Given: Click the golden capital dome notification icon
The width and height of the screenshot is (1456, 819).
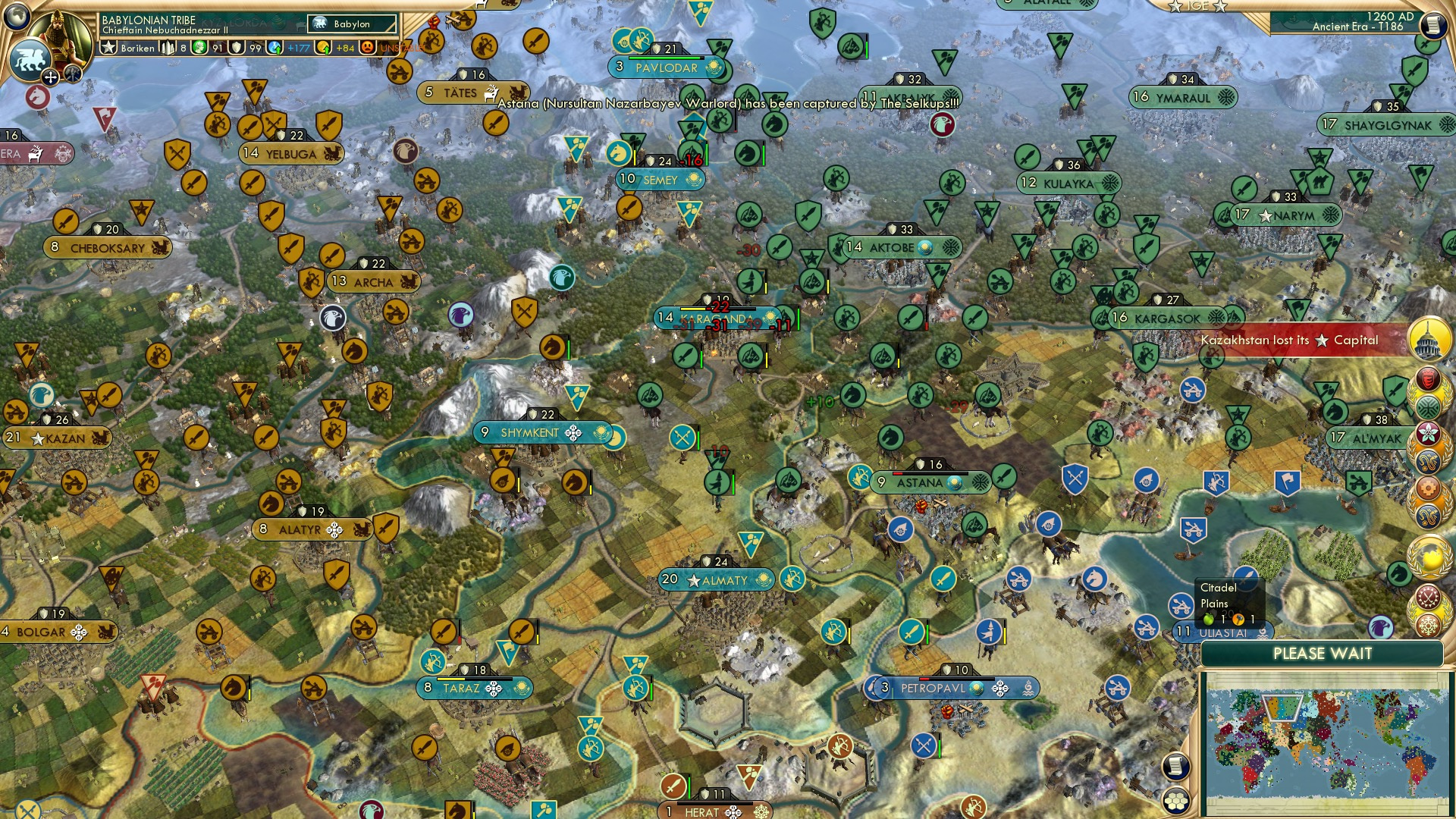Looking at the screenshot, I should coord(1428,340).
